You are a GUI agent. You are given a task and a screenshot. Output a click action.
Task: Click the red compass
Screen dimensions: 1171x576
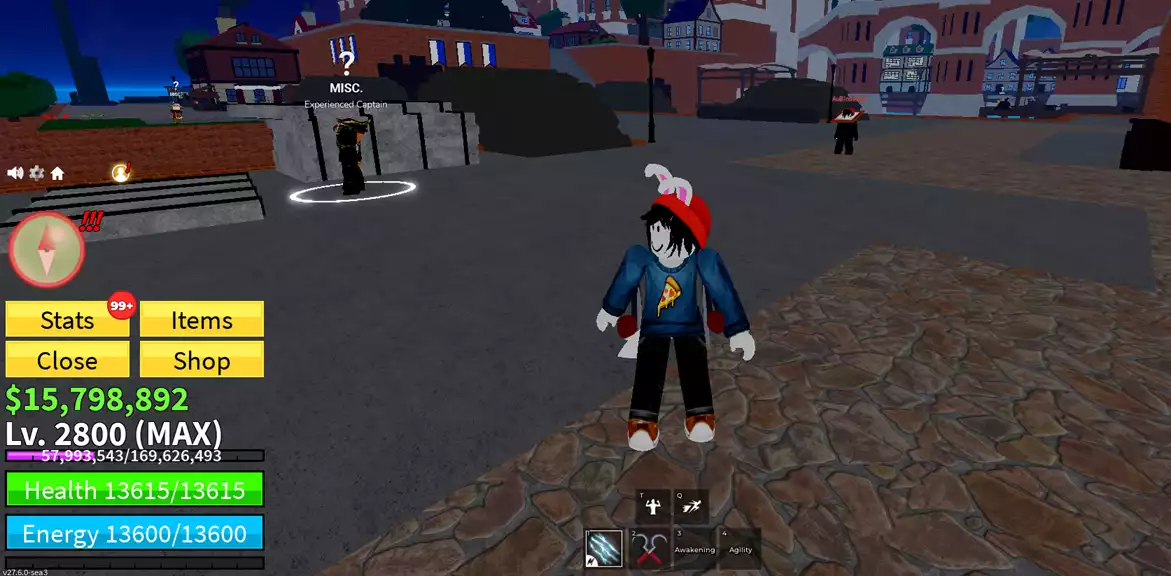[x=46, y=249]
